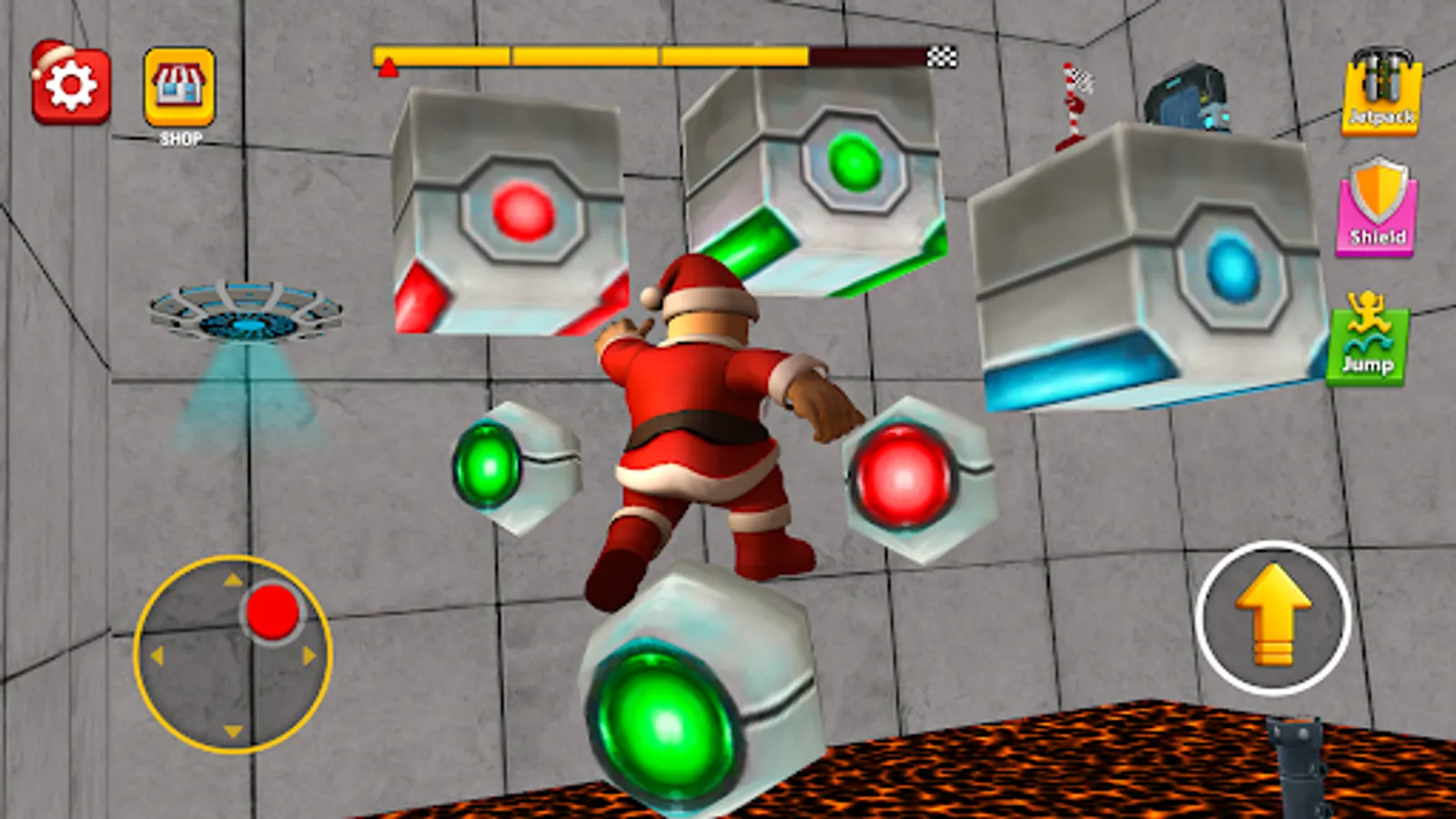Tap the checkered flag at the progress bar end
The height and width of the screenshot is (819, 1456).
point(942,57)
